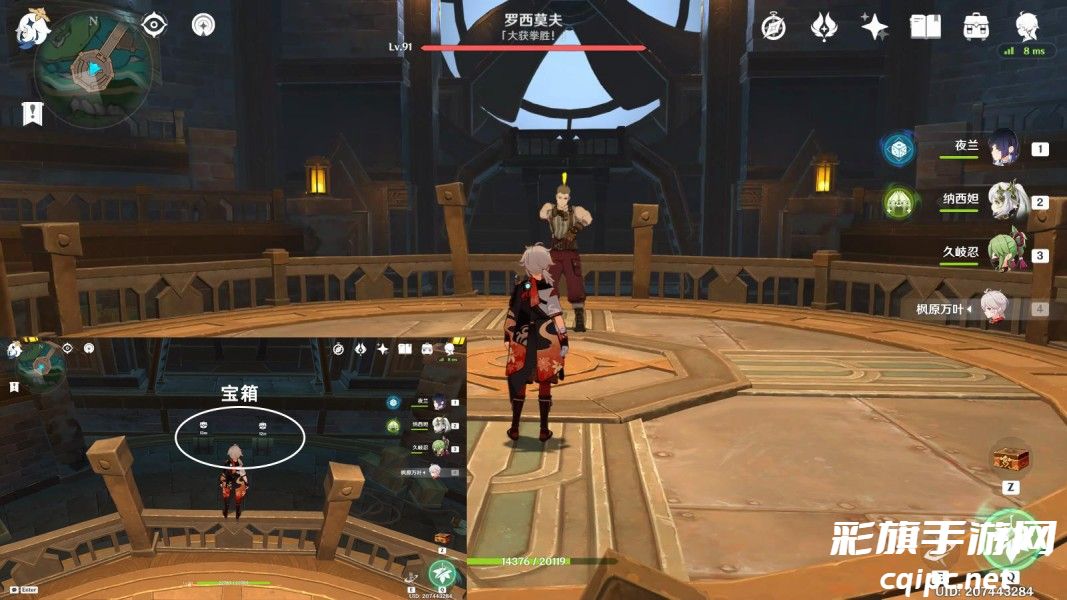Open the Paimon main menu
The height and width of the screenshot is (600, 1067).
[32, 28]
